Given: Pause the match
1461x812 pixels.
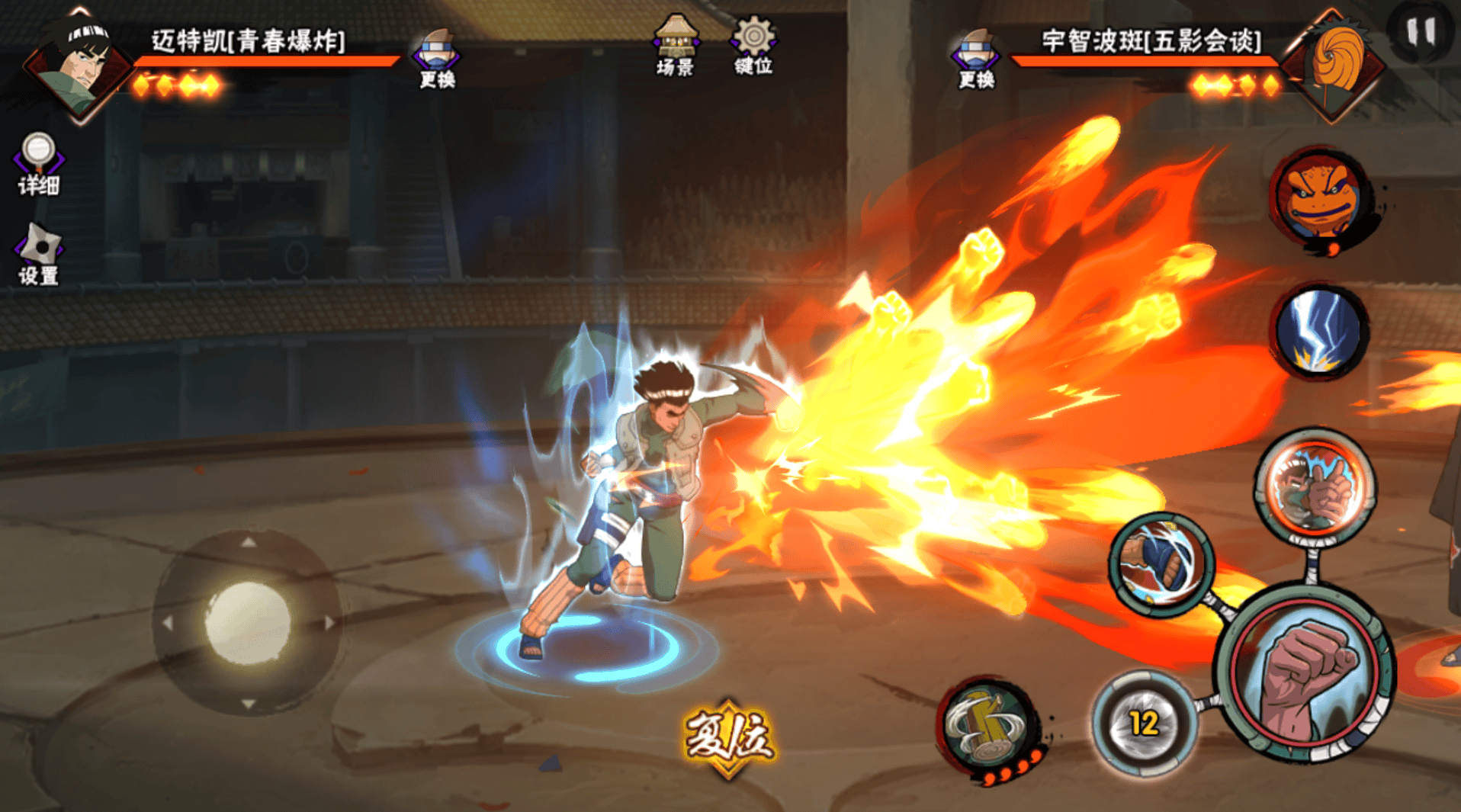Looking at the screenshot, I should click(x=1421, y=32).
